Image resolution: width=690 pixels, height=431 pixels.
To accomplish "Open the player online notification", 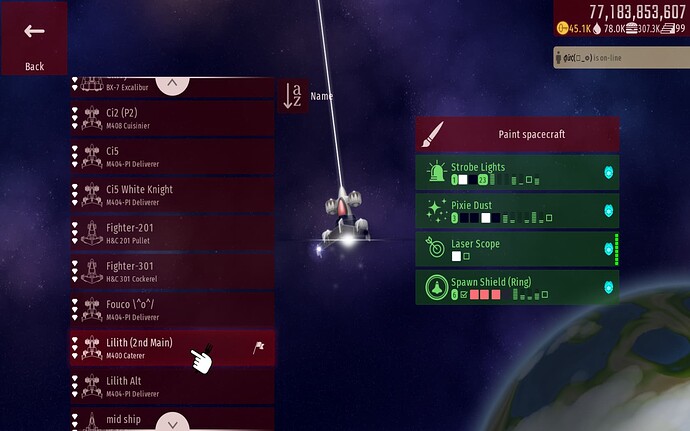I will (620, 58).
